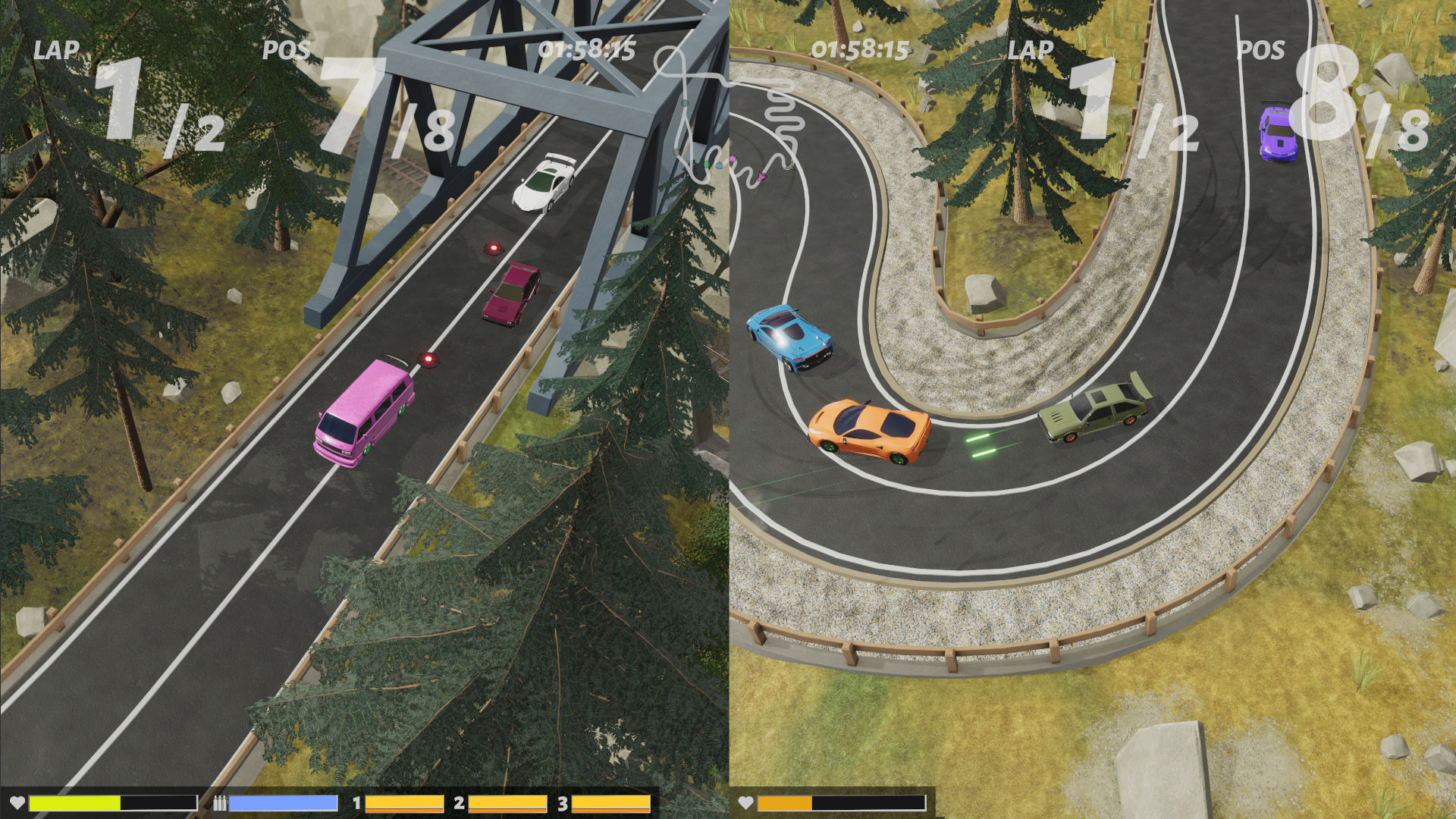This screenshot has height=819, width=1456.
Task: Click the pink dot on the minimap
Action: pyautogui.click(x=733, y=158)
